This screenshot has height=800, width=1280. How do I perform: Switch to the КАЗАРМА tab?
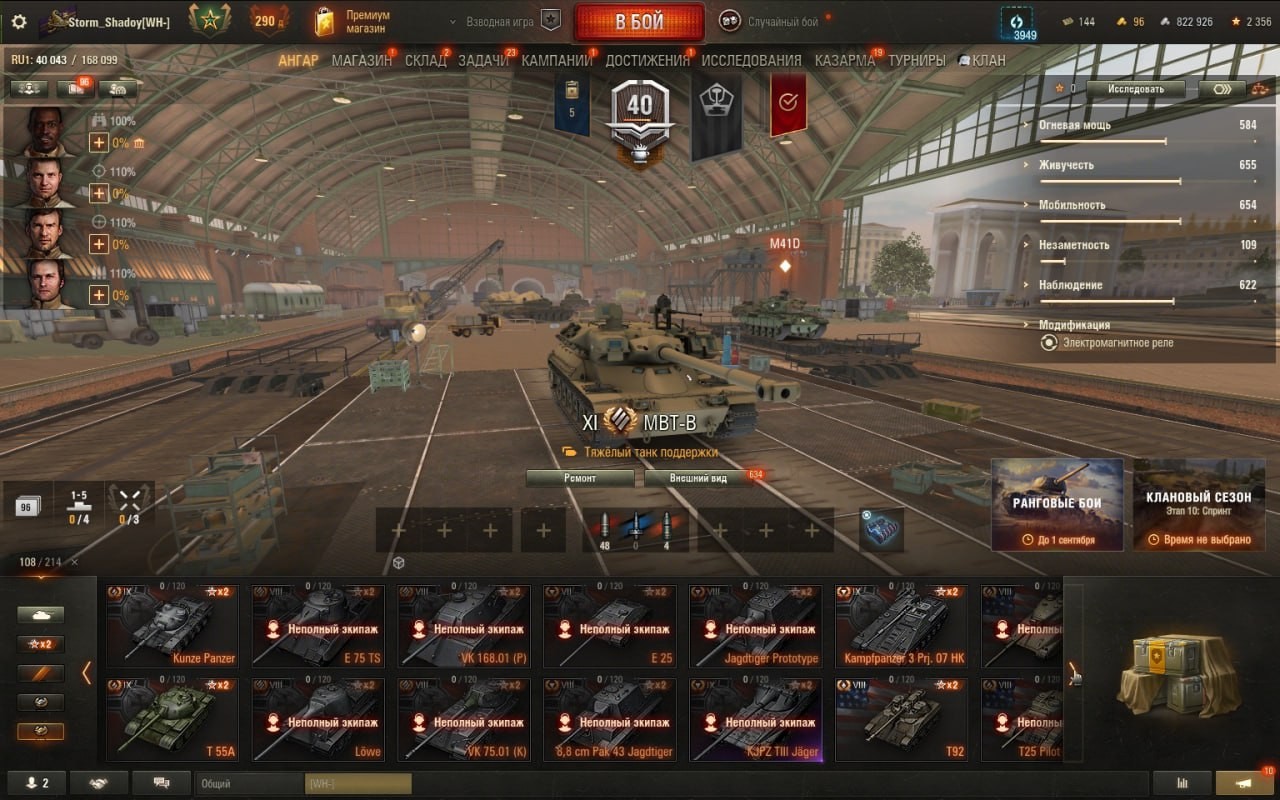point(844,61)
